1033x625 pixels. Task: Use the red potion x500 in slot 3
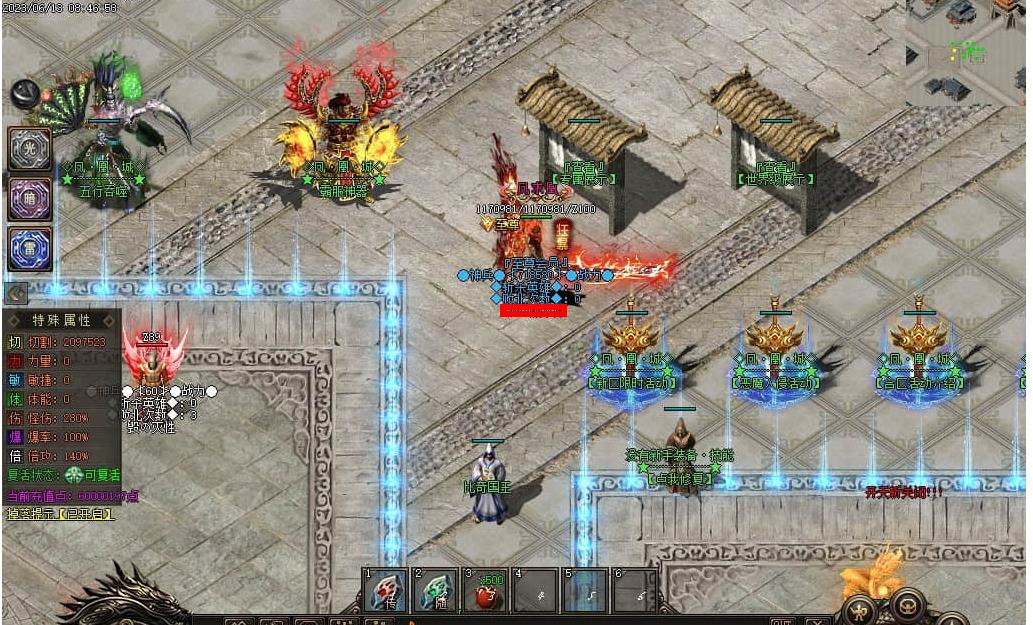[486, 591]
